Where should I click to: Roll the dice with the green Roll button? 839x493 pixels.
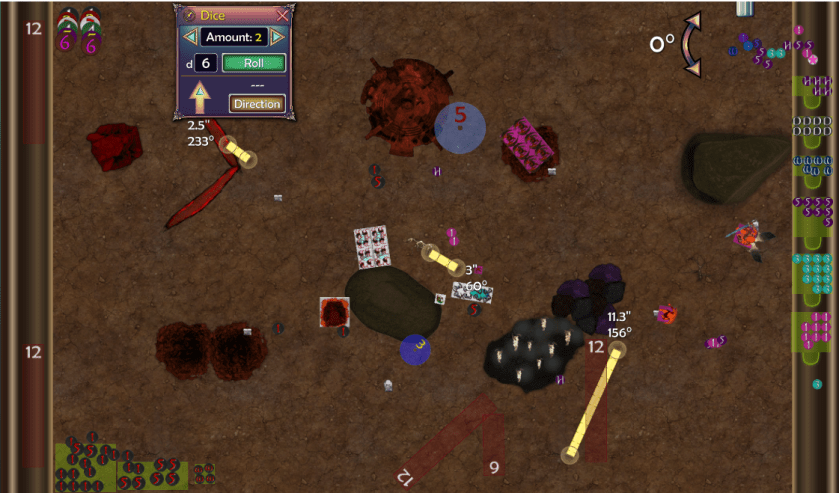[253, 63]
